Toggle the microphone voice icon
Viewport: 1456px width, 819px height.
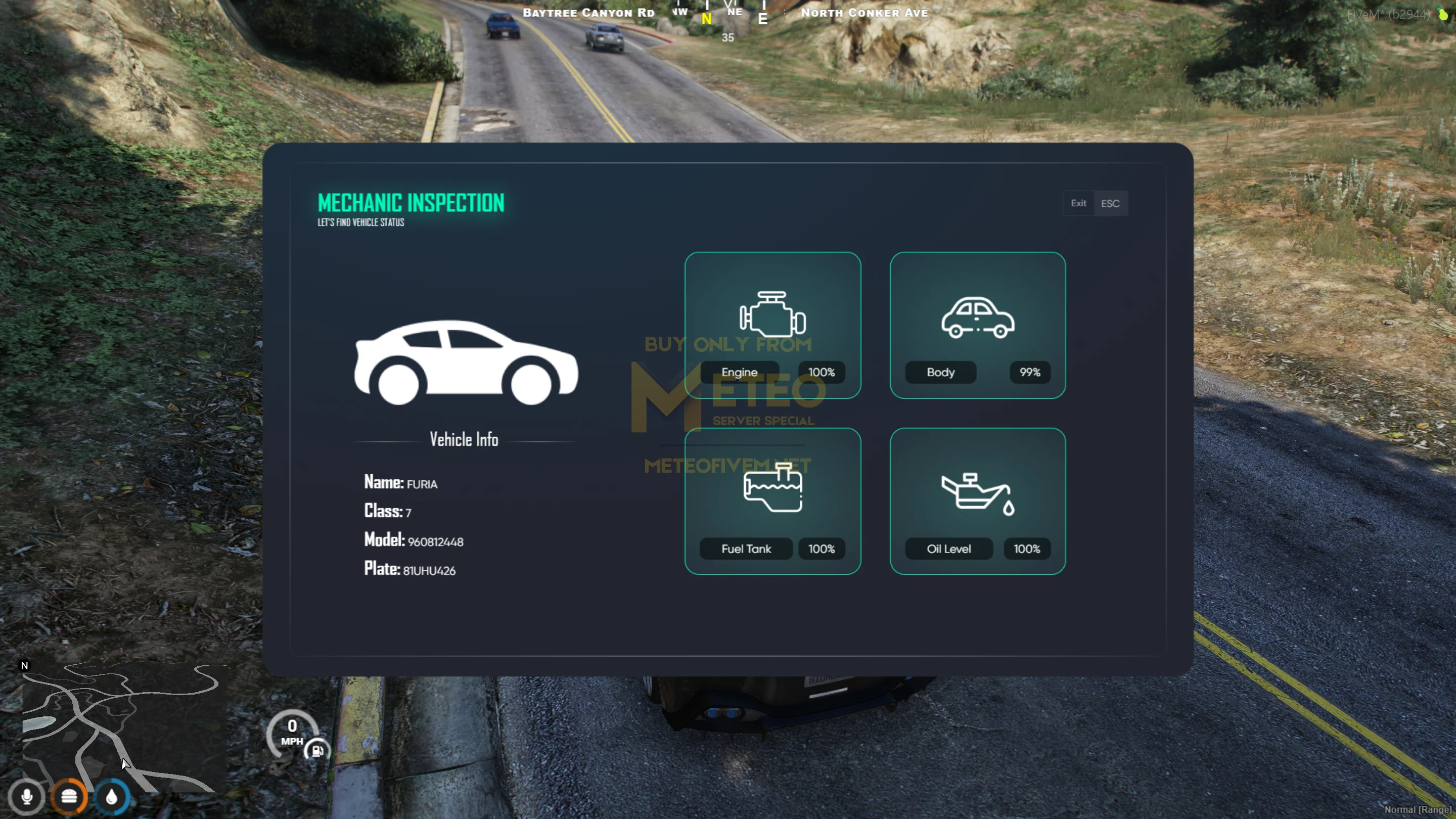click(x=27, y=797)
